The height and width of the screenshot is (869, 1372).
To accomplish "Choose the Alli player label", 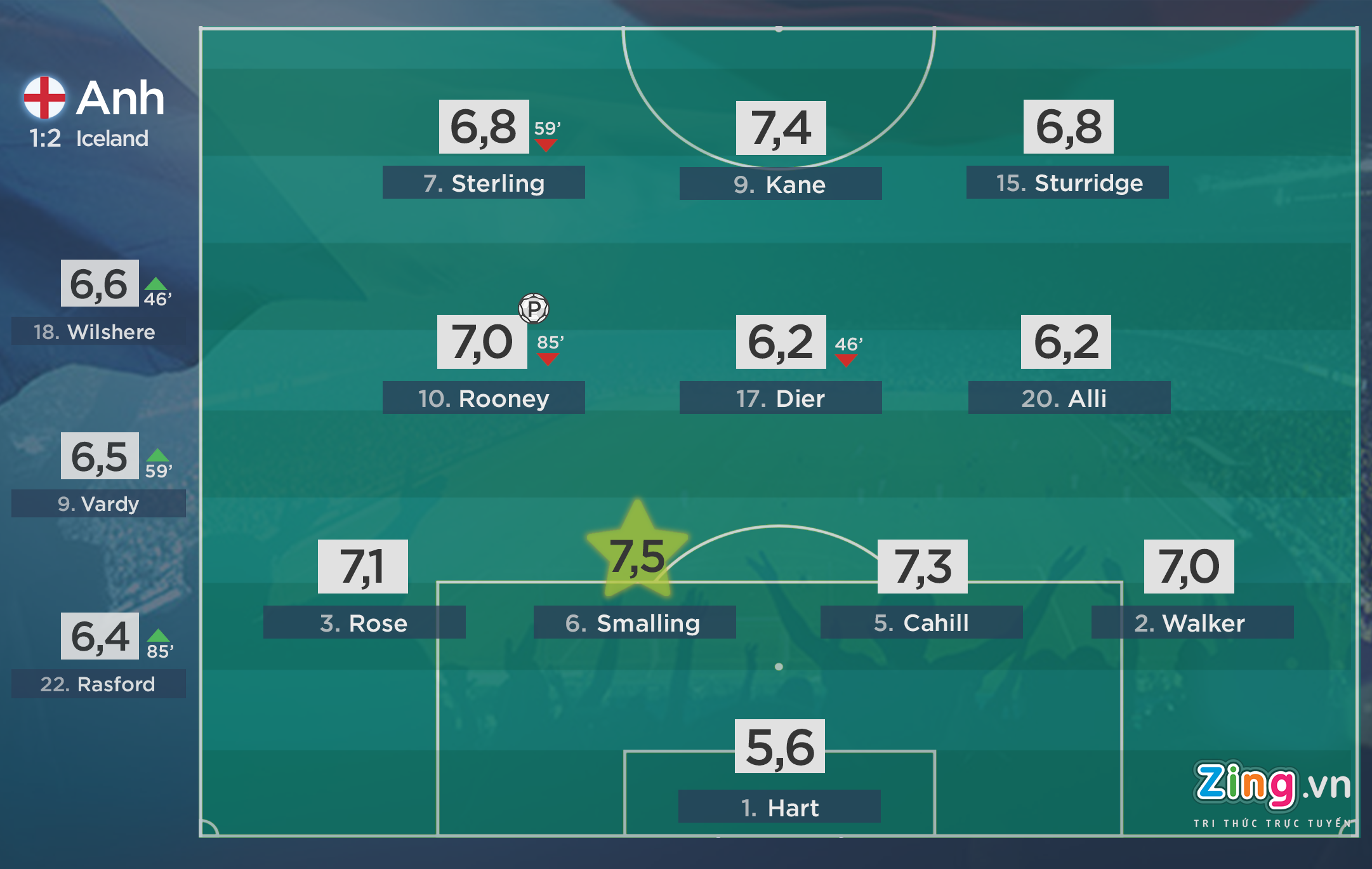I will click(x=1069, y=398).
